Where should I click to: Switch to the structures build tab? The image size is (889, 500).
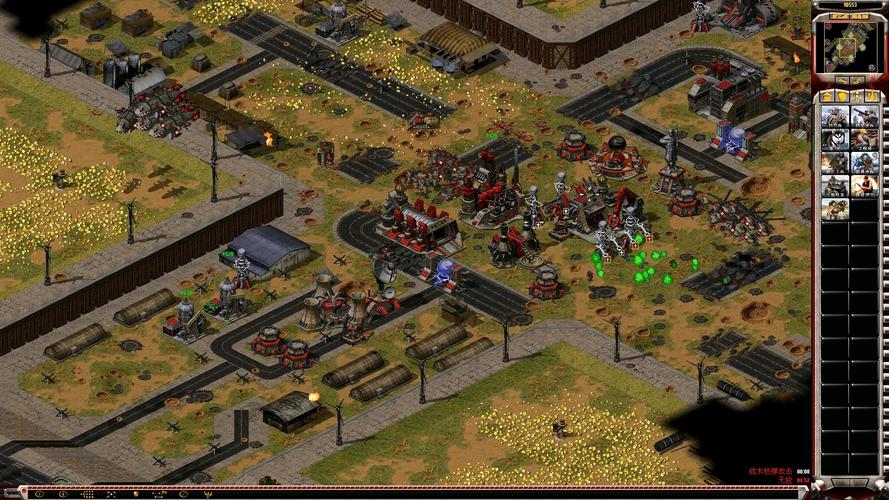(x=826, y=96)
